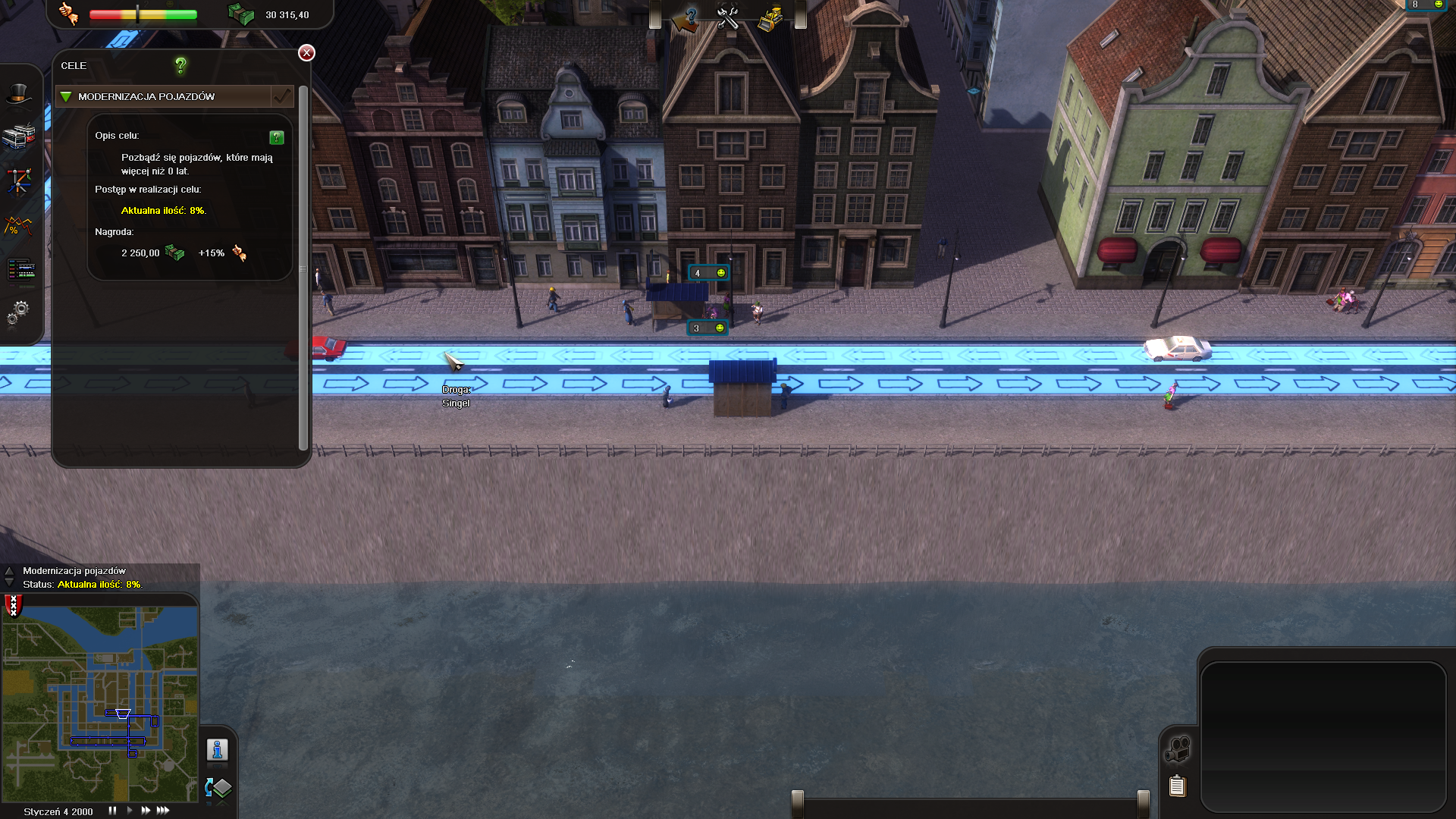Image resolution: width=1456 pixels, height=819 pixels.
Task: Open the bus and tram vehicles menu
Action: [x=19, y=136]
